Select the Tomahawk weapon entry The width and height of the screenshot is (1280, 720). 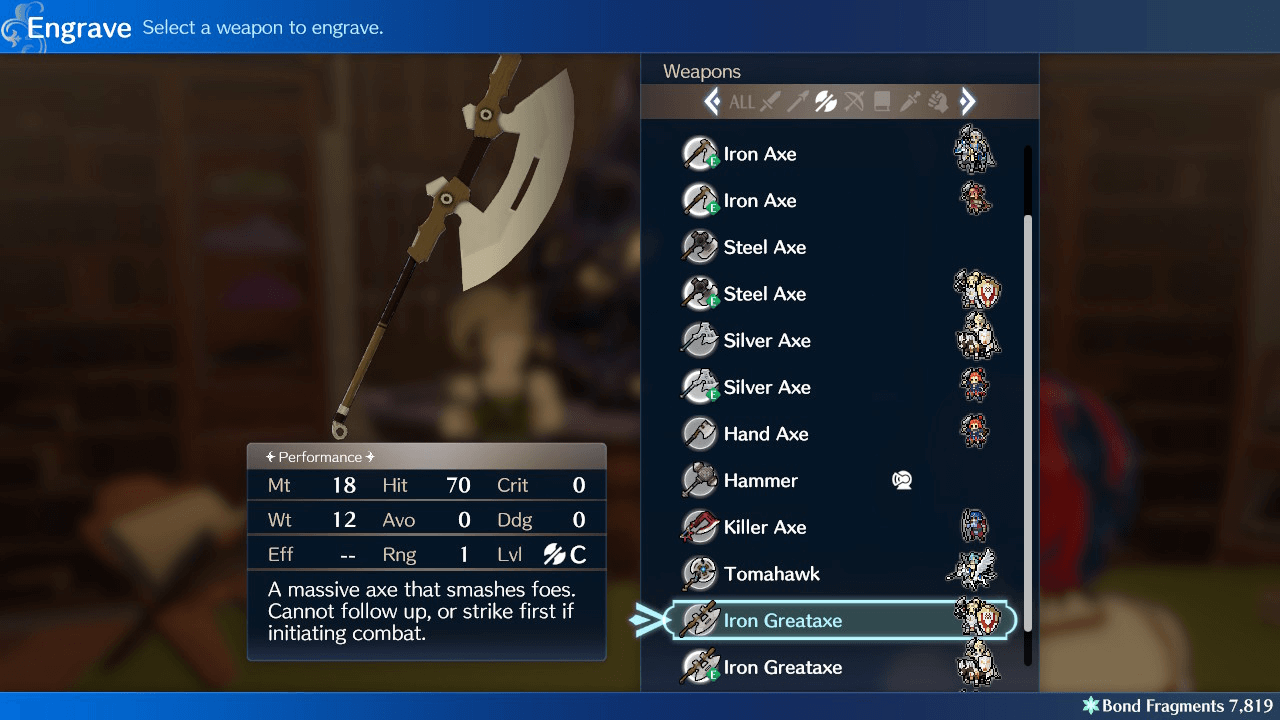click(771, 573)
